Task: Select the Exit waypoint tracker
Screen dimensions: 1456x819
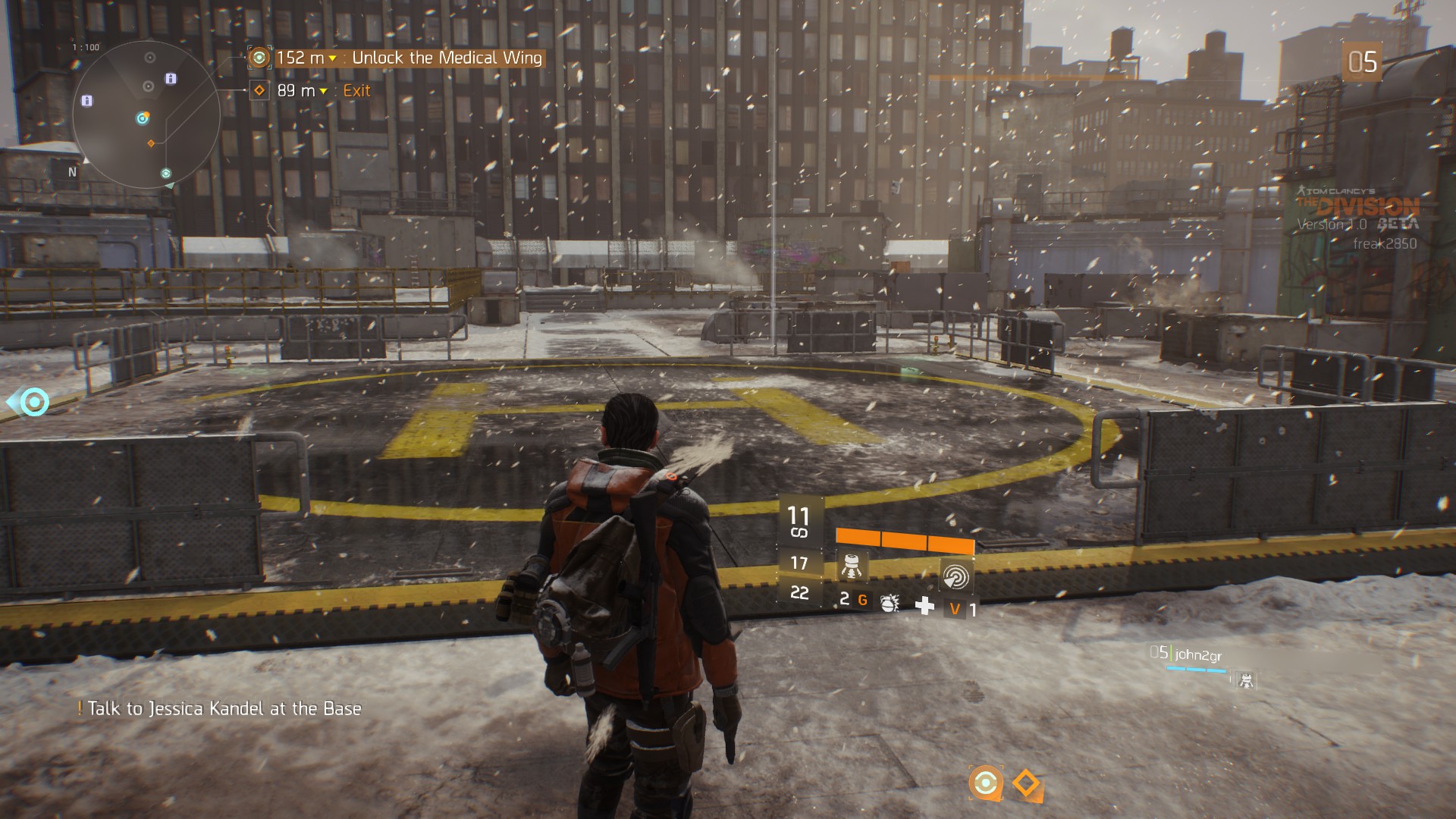Action: pyautogui.click(x=356, y=91)
